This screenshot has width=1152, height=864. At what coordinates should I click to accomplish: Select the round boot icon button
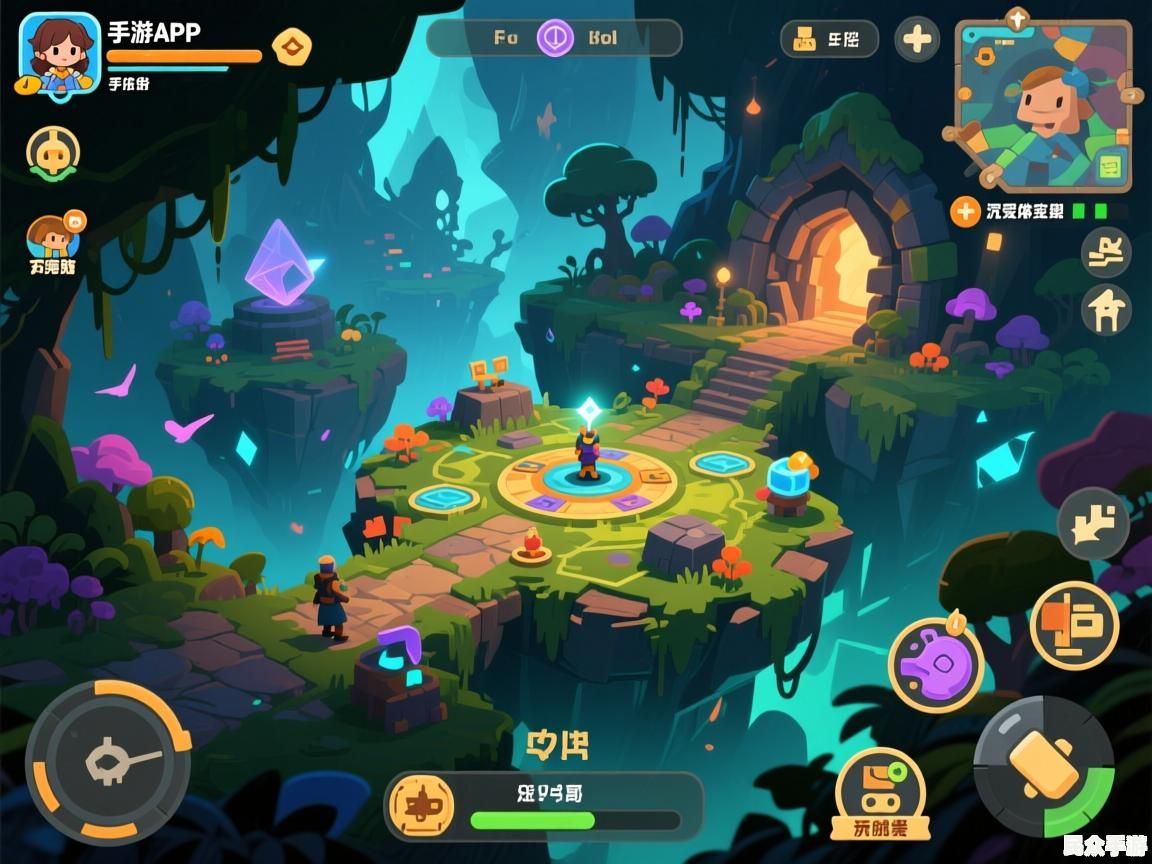[1106, 252]
